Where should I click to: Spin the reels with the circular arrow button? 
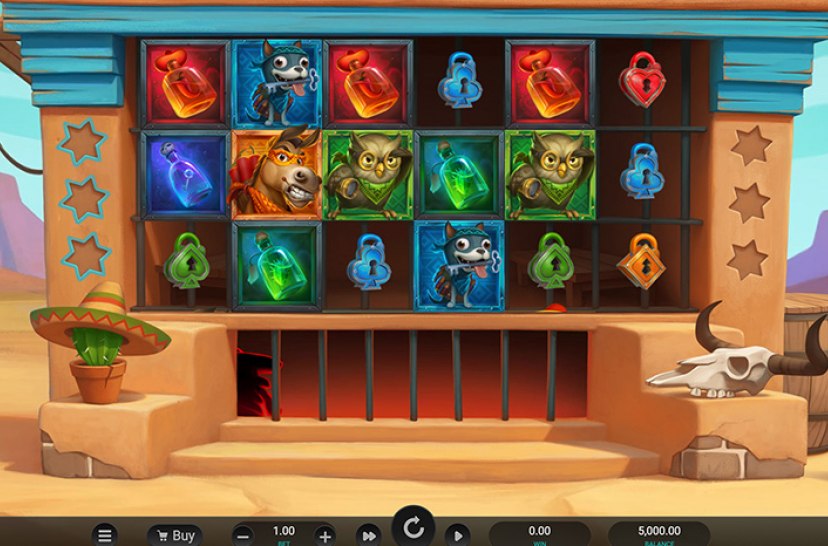[412, 527]
